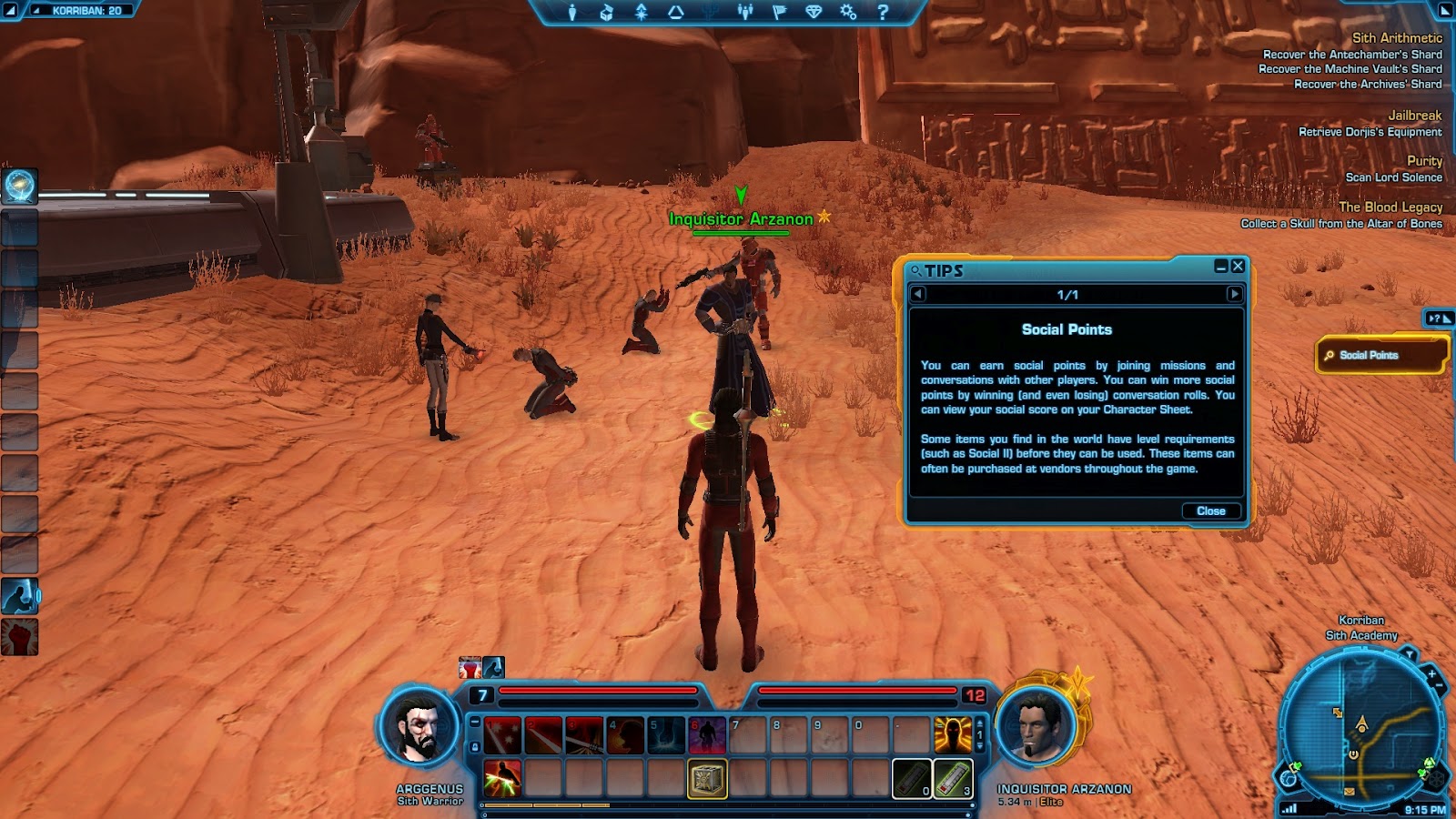Open the minimap filter funnel icon
Image resolution: width=1456 pixels, height=819 pixels.
click(1410, 653)
